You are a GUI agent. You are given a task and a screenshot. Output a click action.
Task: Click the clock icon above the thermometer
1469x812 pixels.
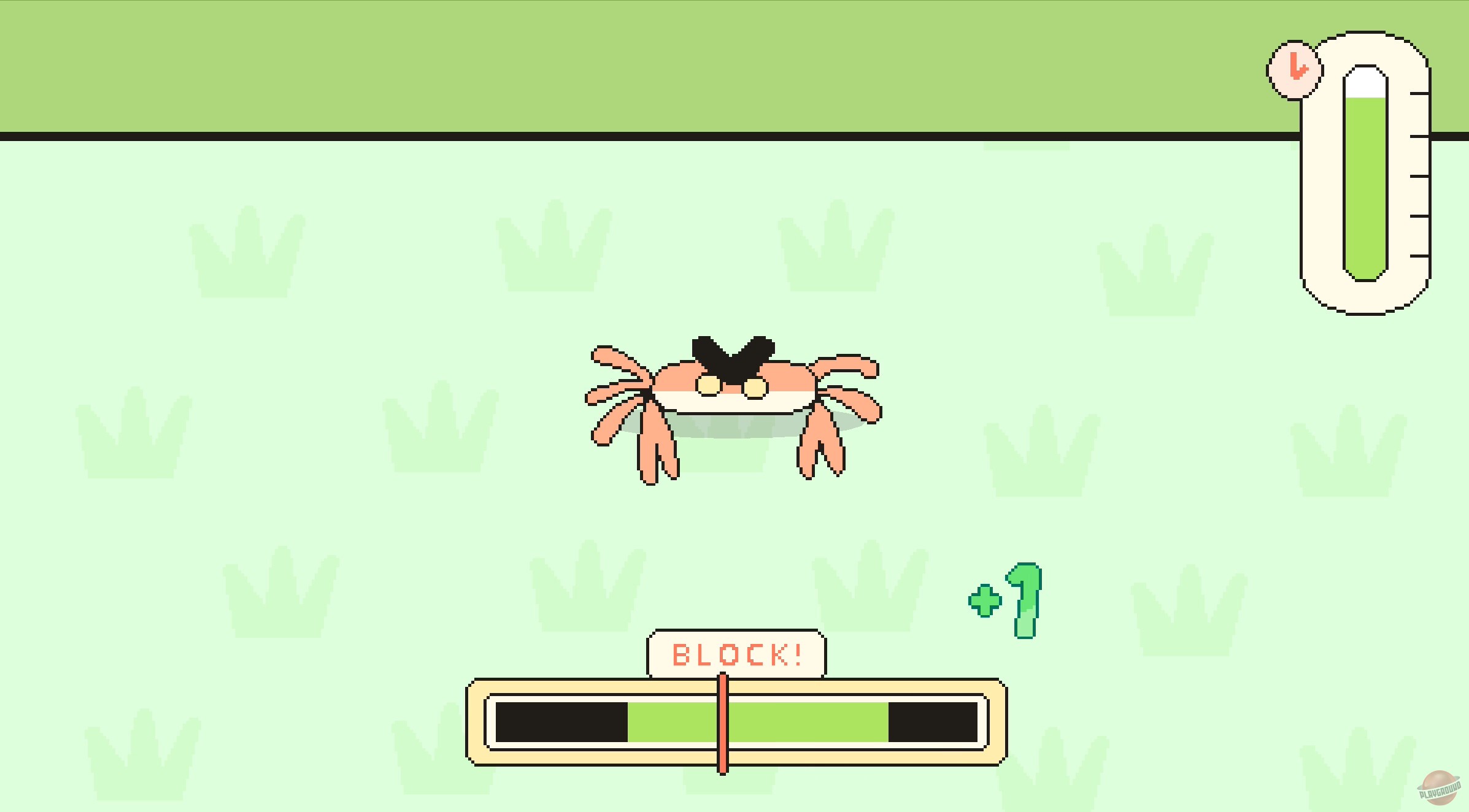1295,69
